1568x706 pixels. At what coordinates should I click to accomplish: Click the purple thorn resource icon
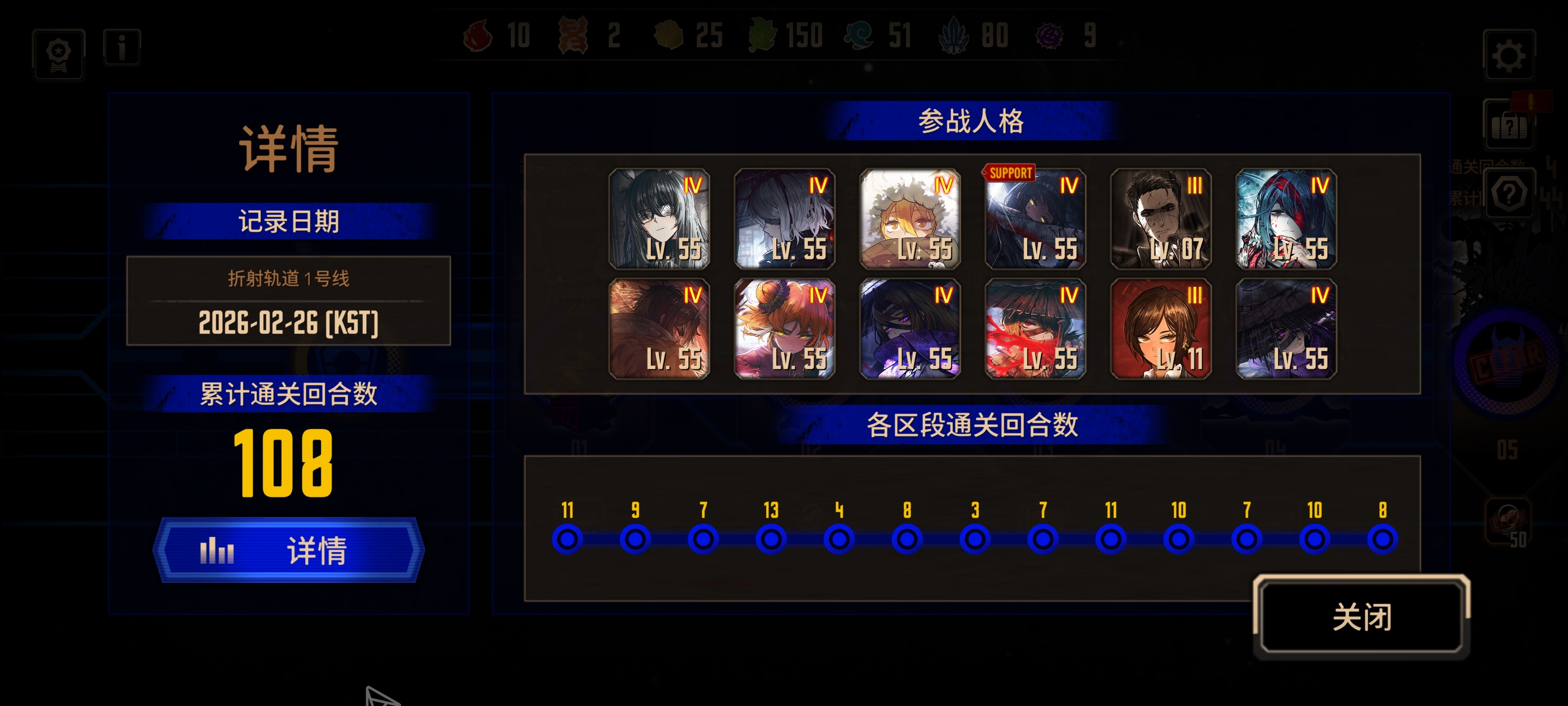pos(1049,36)
